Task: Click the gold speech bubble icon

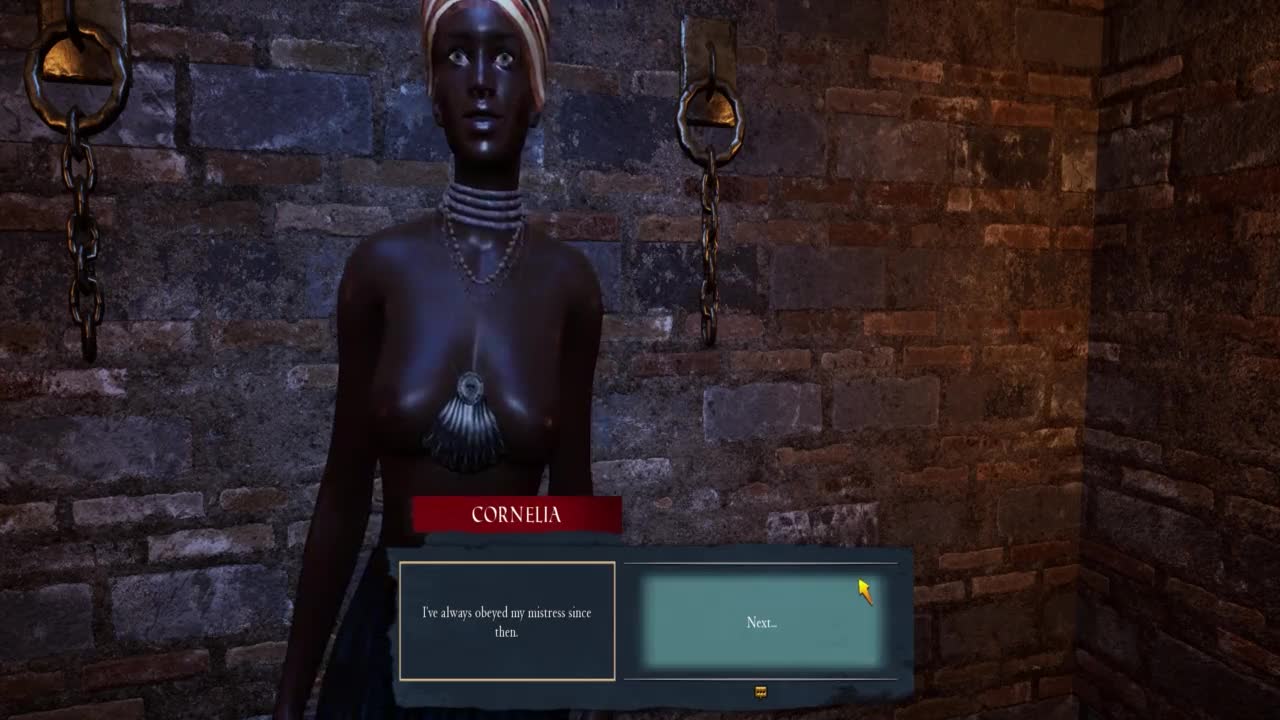Action: click(760, 692)
